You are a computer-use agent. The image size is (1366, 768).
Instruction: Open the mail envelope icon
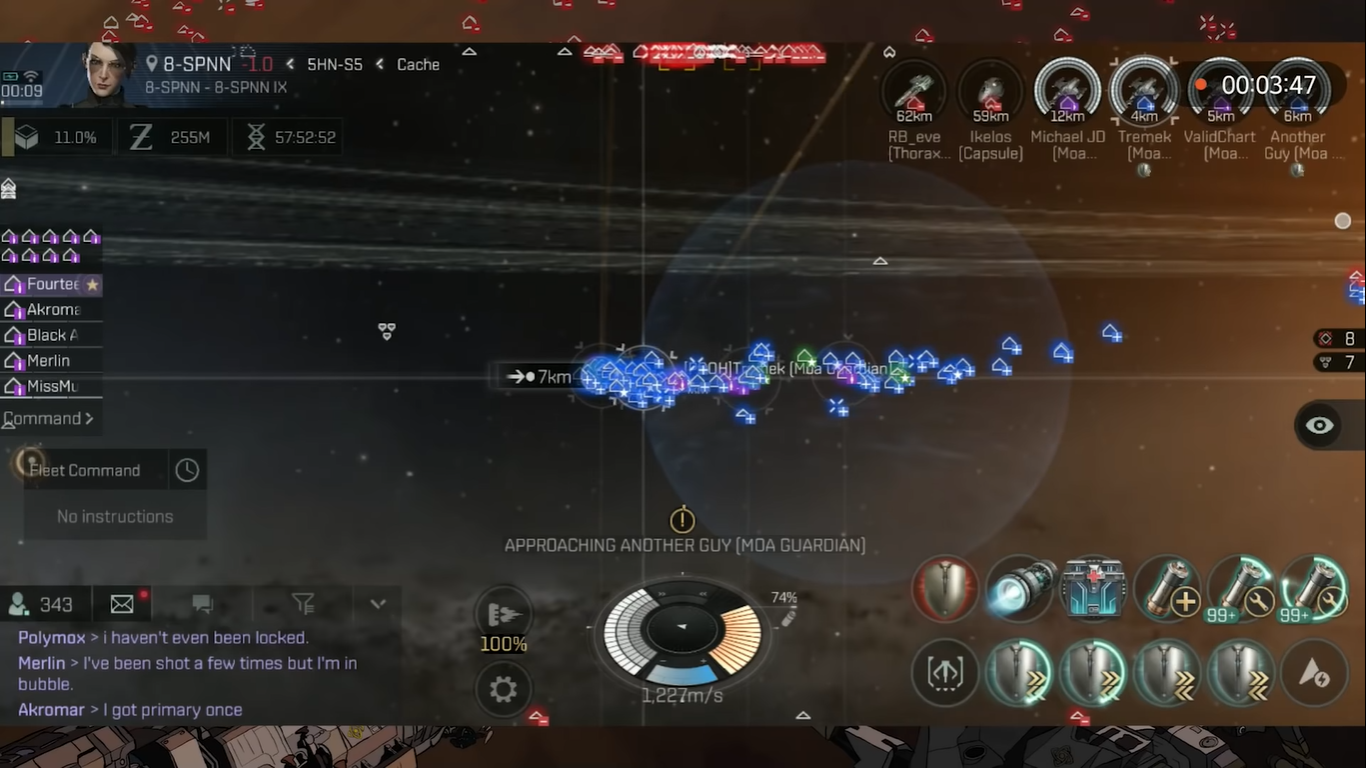coord(122,604)
